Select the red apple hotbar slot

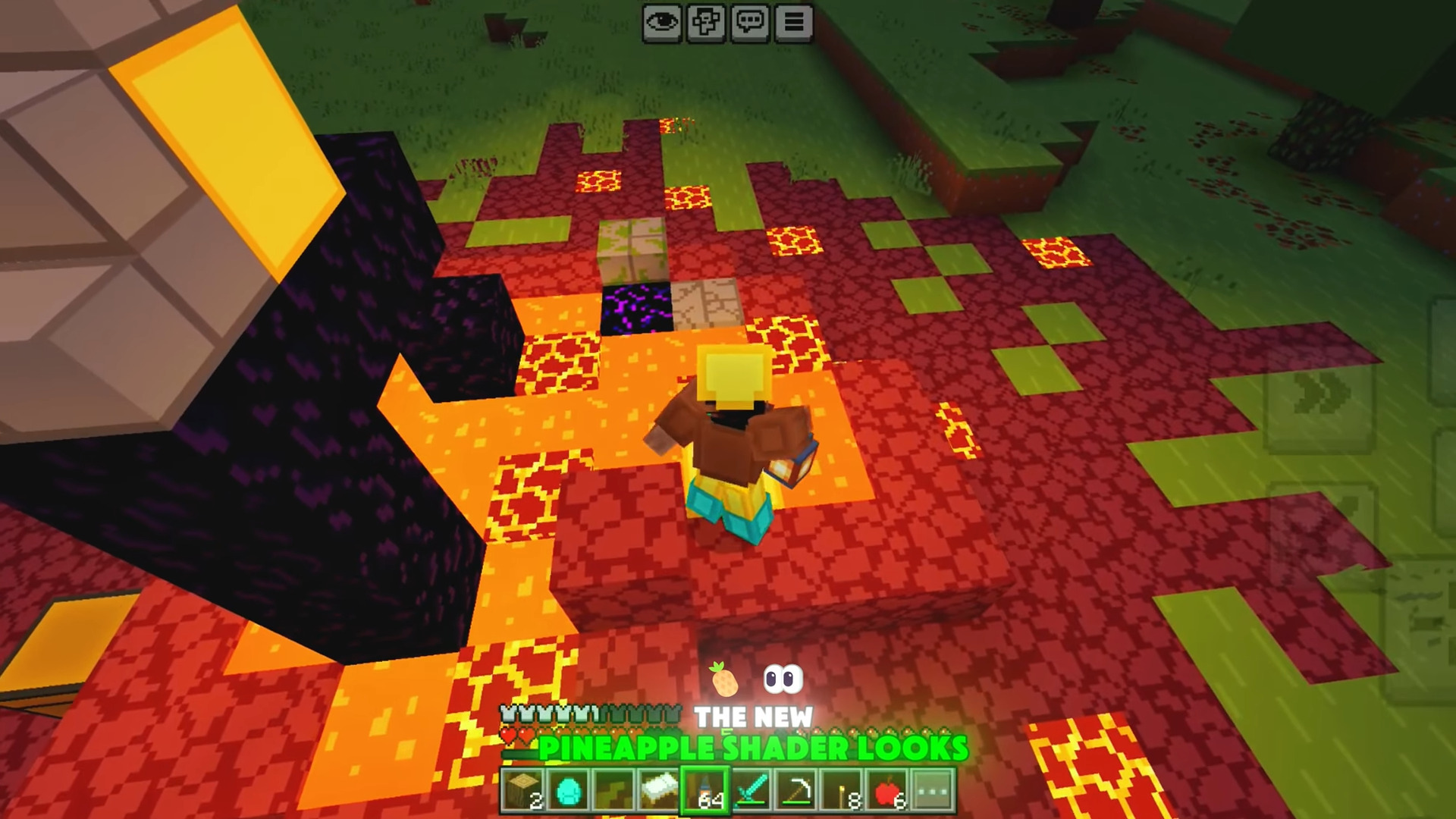887,791
